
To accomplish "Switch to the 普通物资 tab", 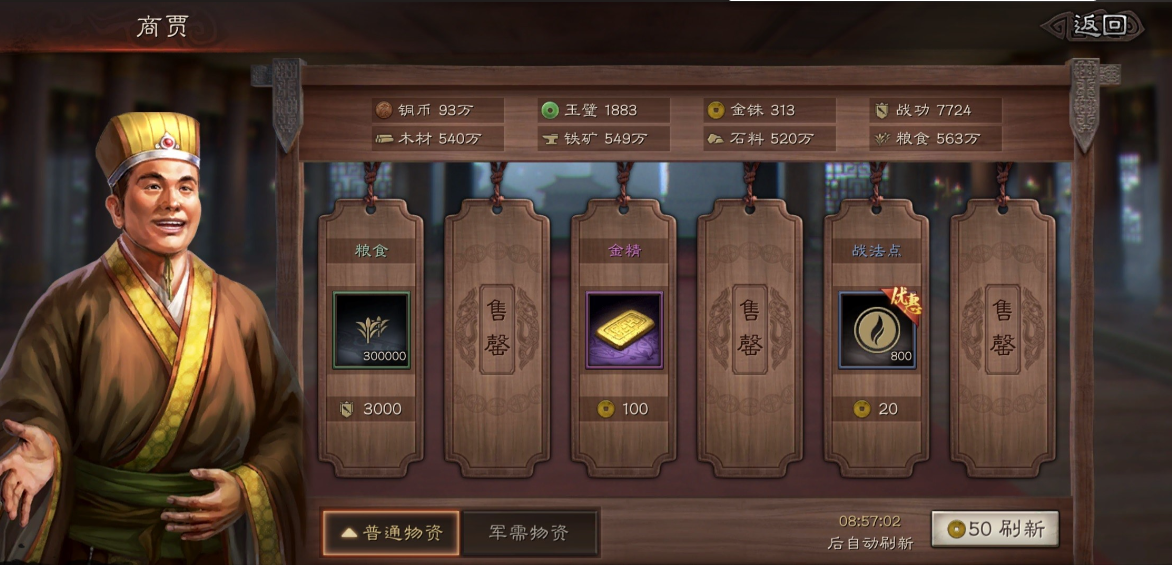I will click(x=391, y=533).
